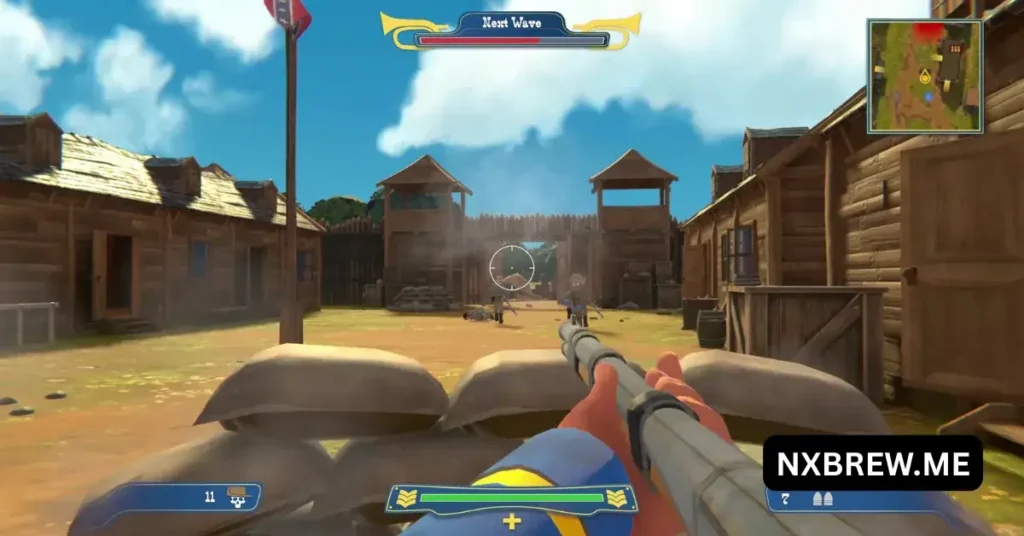Select the yellow player marker on the minimap
The image size is (1024, 536).
click(925, 76)
